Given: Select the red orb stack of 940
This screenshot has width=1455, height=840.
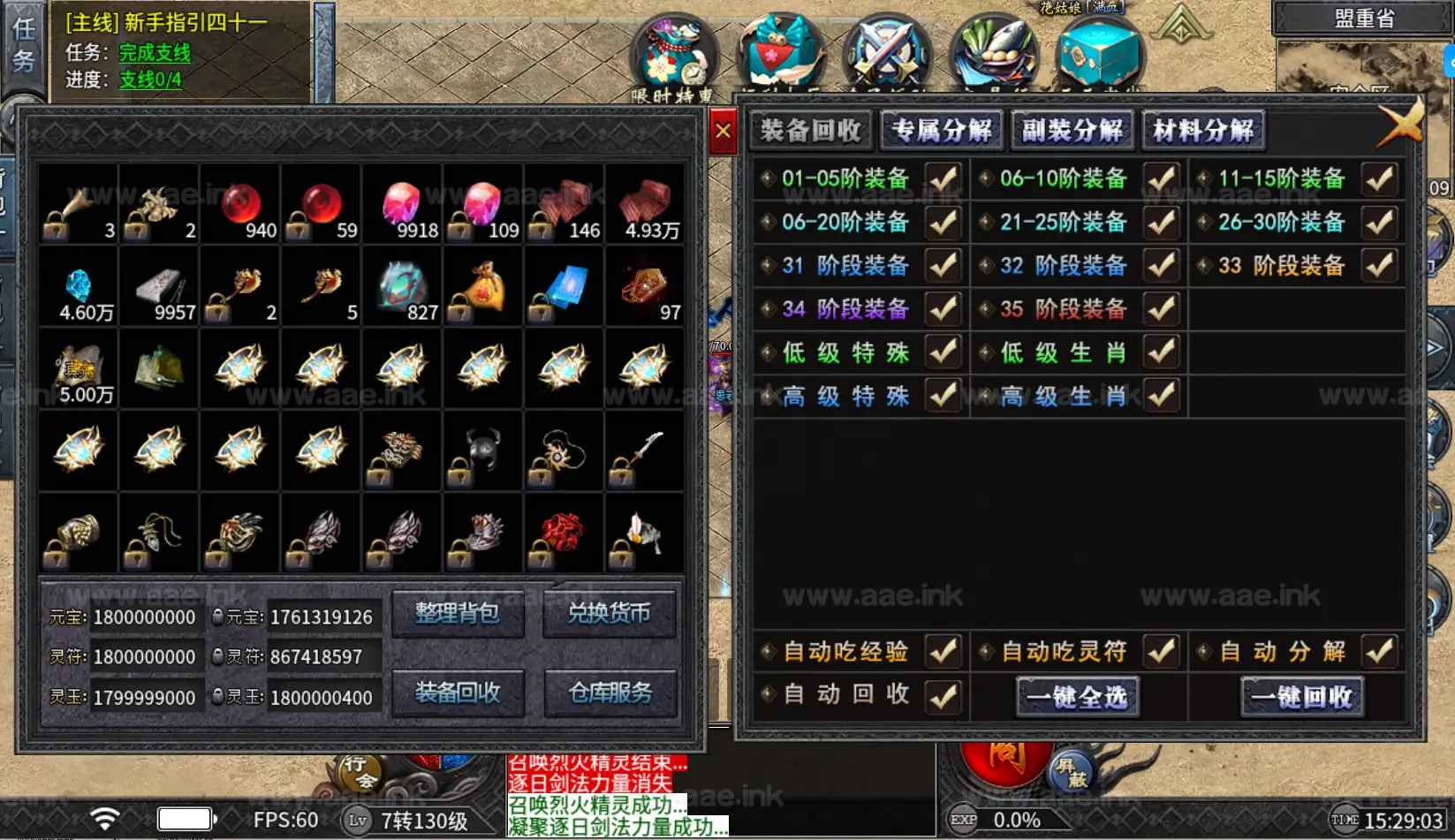Looking at the screenshot, I should pos(240,205).
